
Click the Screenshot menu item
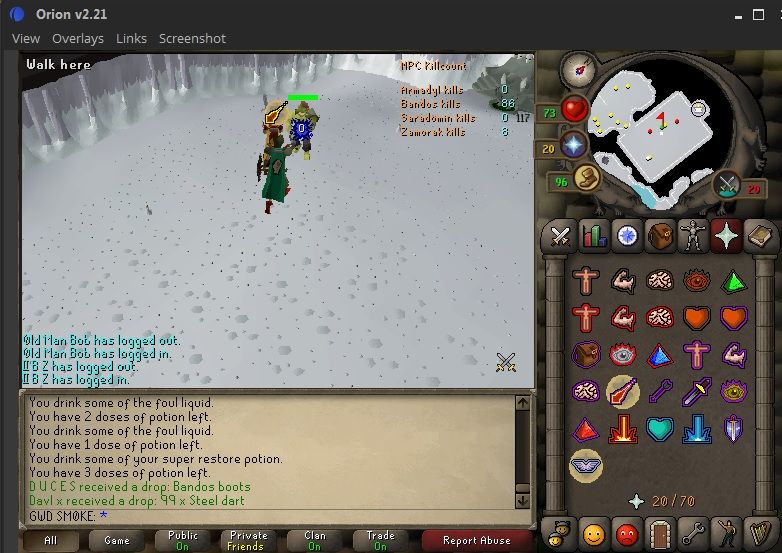pos(192,38)
